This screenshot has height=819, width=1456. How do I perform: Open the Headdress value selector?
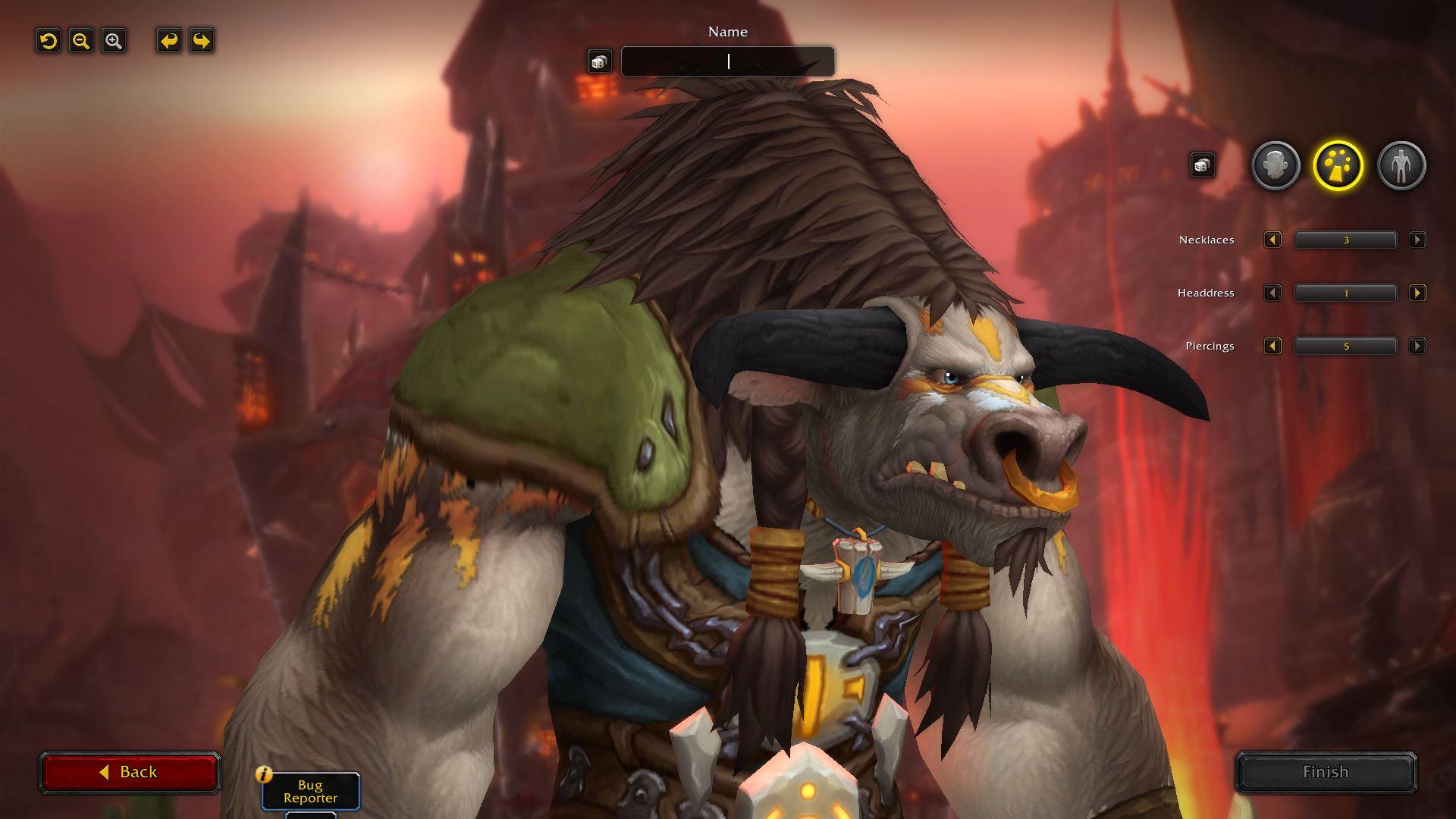(1345, 293)
